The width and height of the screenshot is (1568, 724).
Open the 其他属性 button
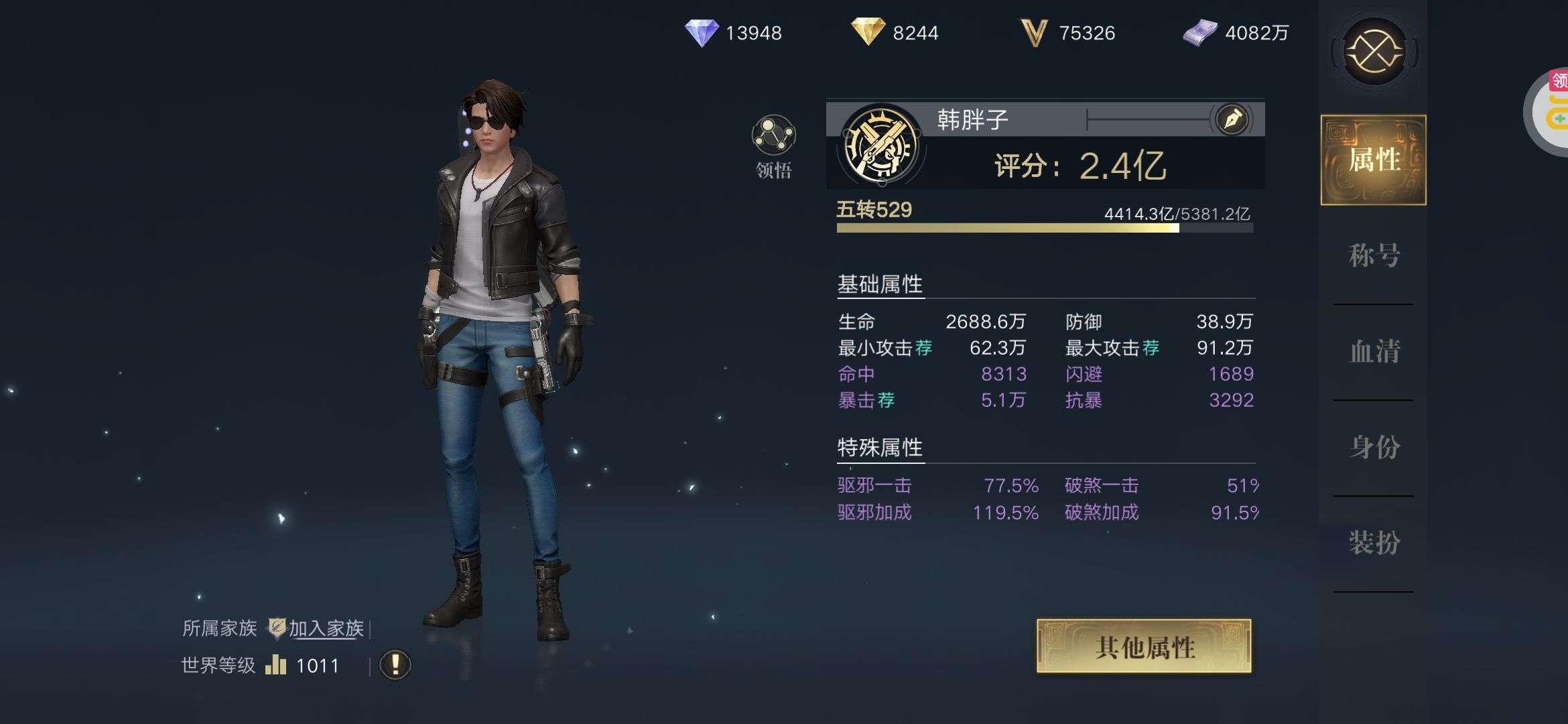[1144, 646]
